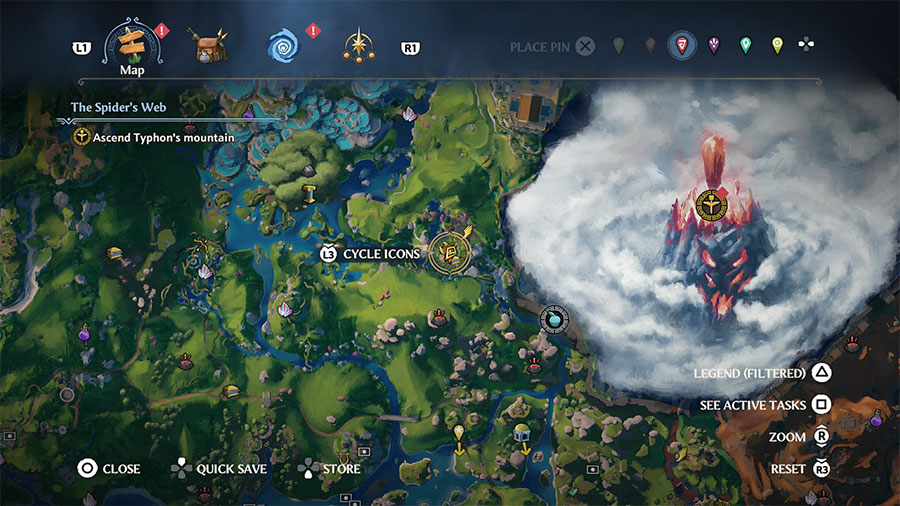Select the Map tab signpost icon
Viewport: 900px width, 506px height.
coord(132,42)
